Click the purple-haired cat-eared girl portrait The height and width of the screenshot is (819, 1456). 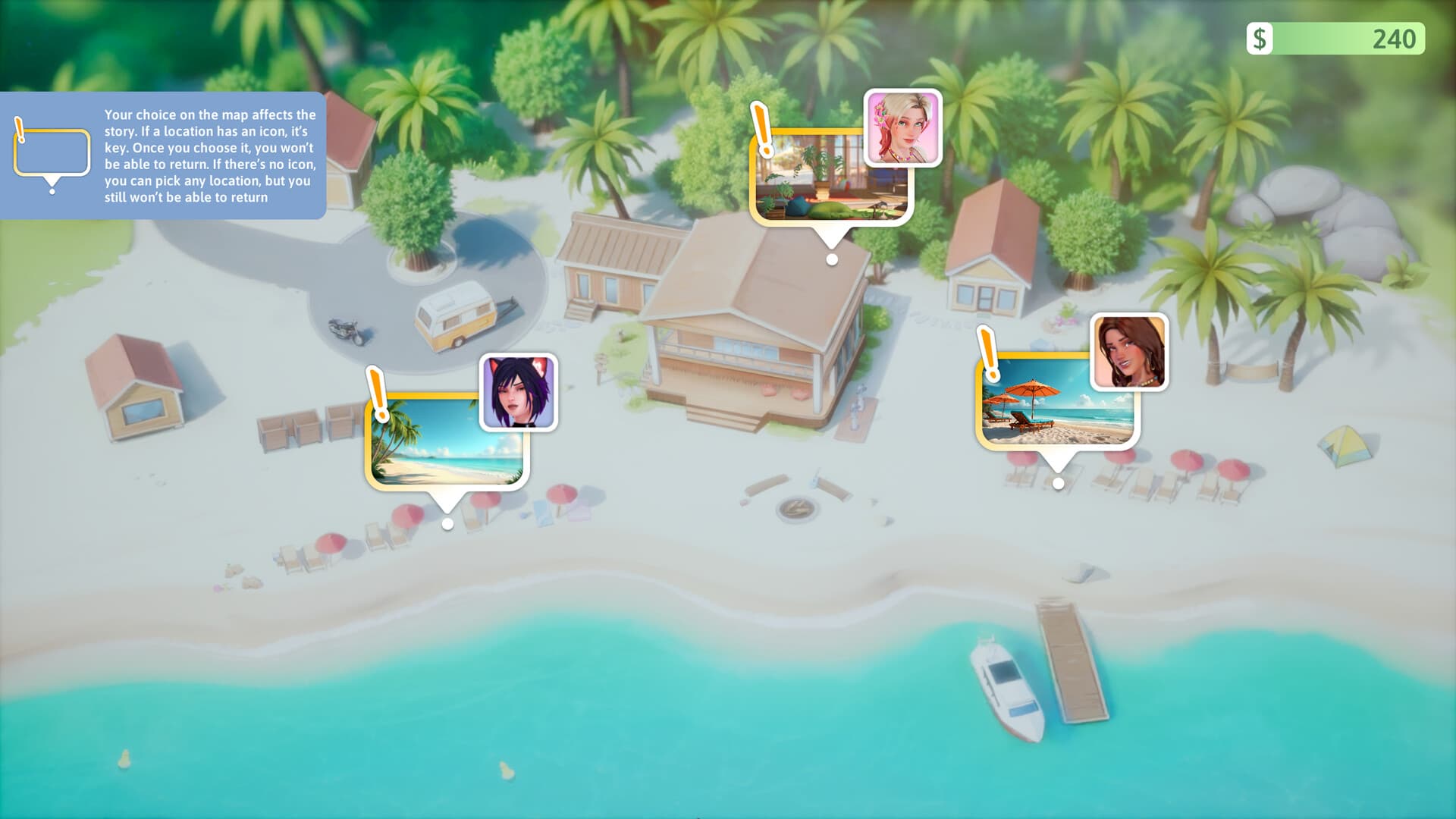(x=519, y=392)
